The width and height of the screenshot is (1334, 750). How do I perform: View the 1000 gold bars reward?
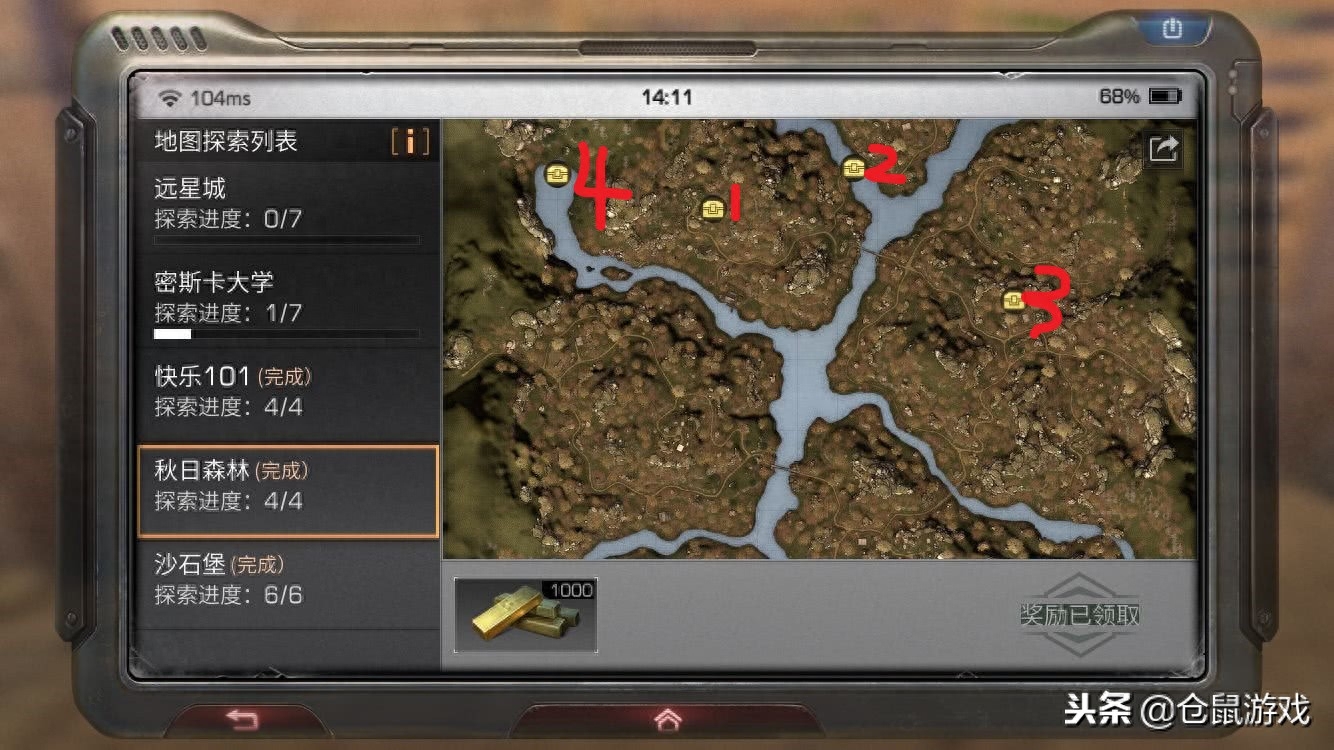pyautogui.click(x=526, y=615)
